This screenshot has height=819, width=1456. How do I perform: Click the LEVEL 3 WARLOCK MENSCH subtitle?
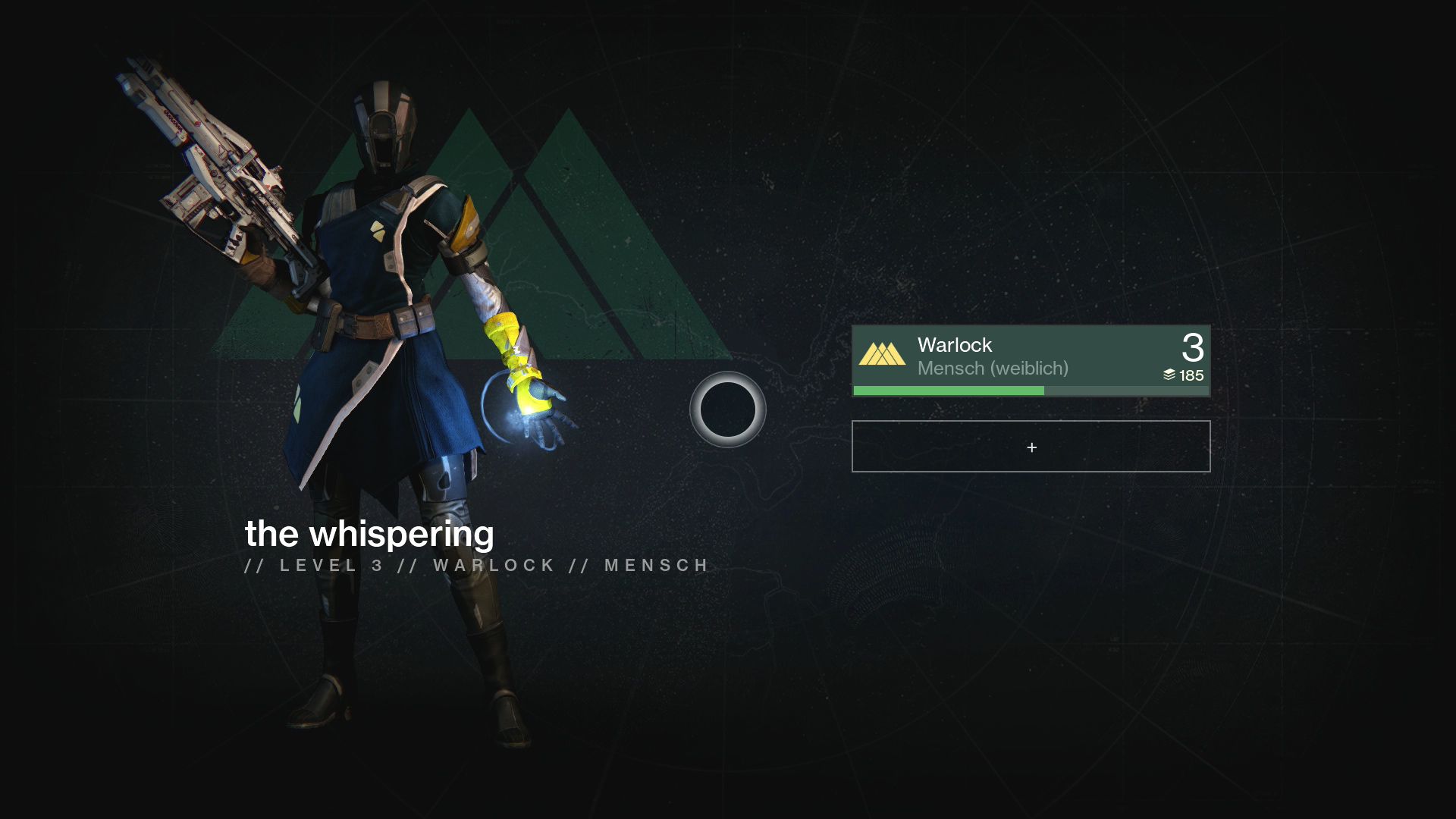tap(475, 565)
